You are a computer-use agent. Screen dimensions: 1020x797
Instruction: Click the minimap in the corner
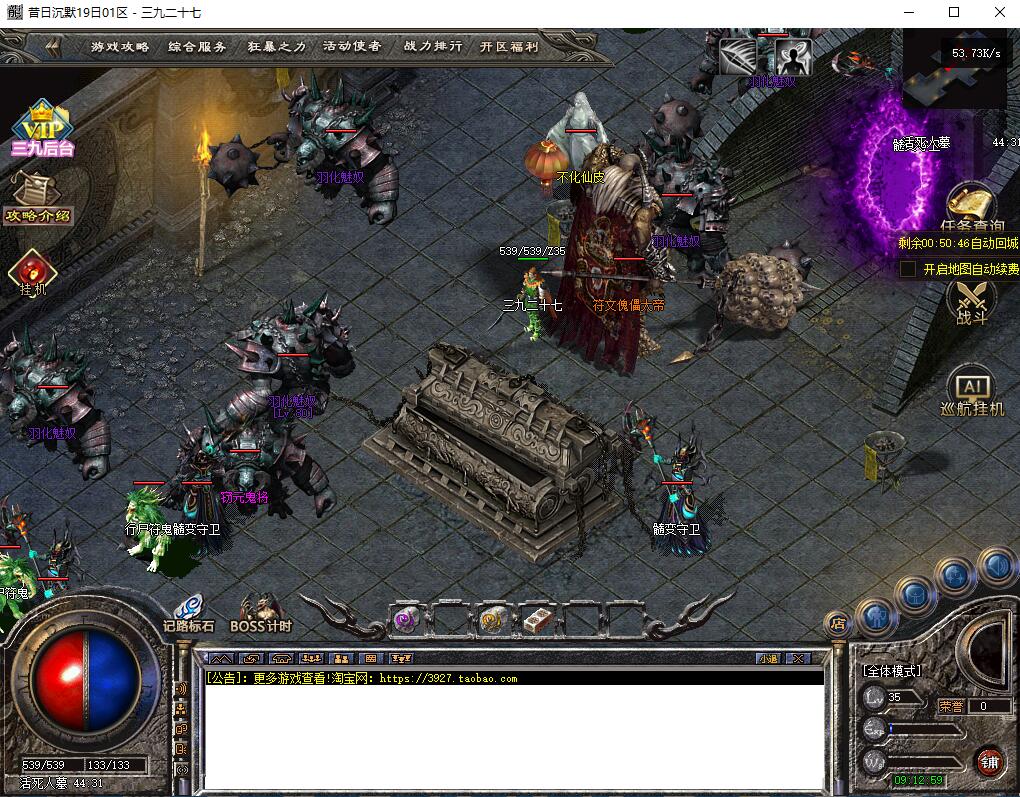(x=953, y=70)
